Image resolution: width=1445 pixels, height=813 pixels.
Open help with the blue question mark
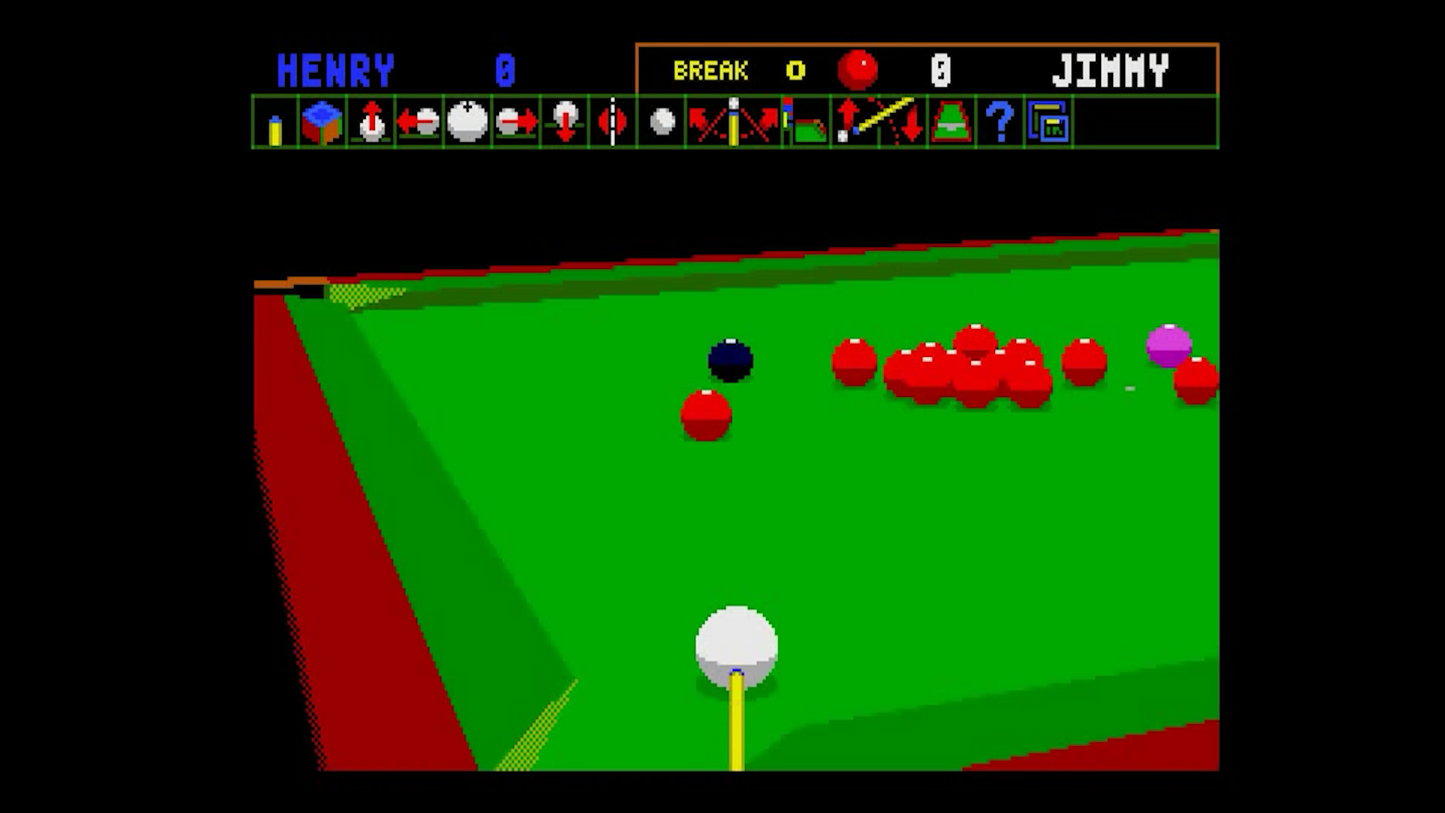coord(1000,122)
